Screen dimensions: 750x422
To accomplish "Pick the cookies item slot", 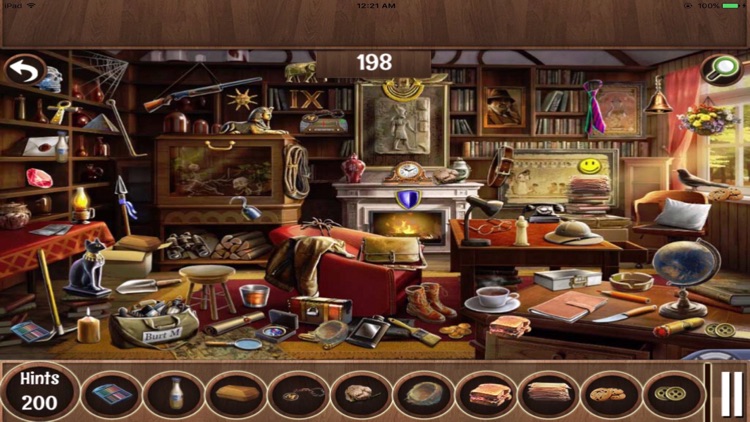I will coord(611,393).
